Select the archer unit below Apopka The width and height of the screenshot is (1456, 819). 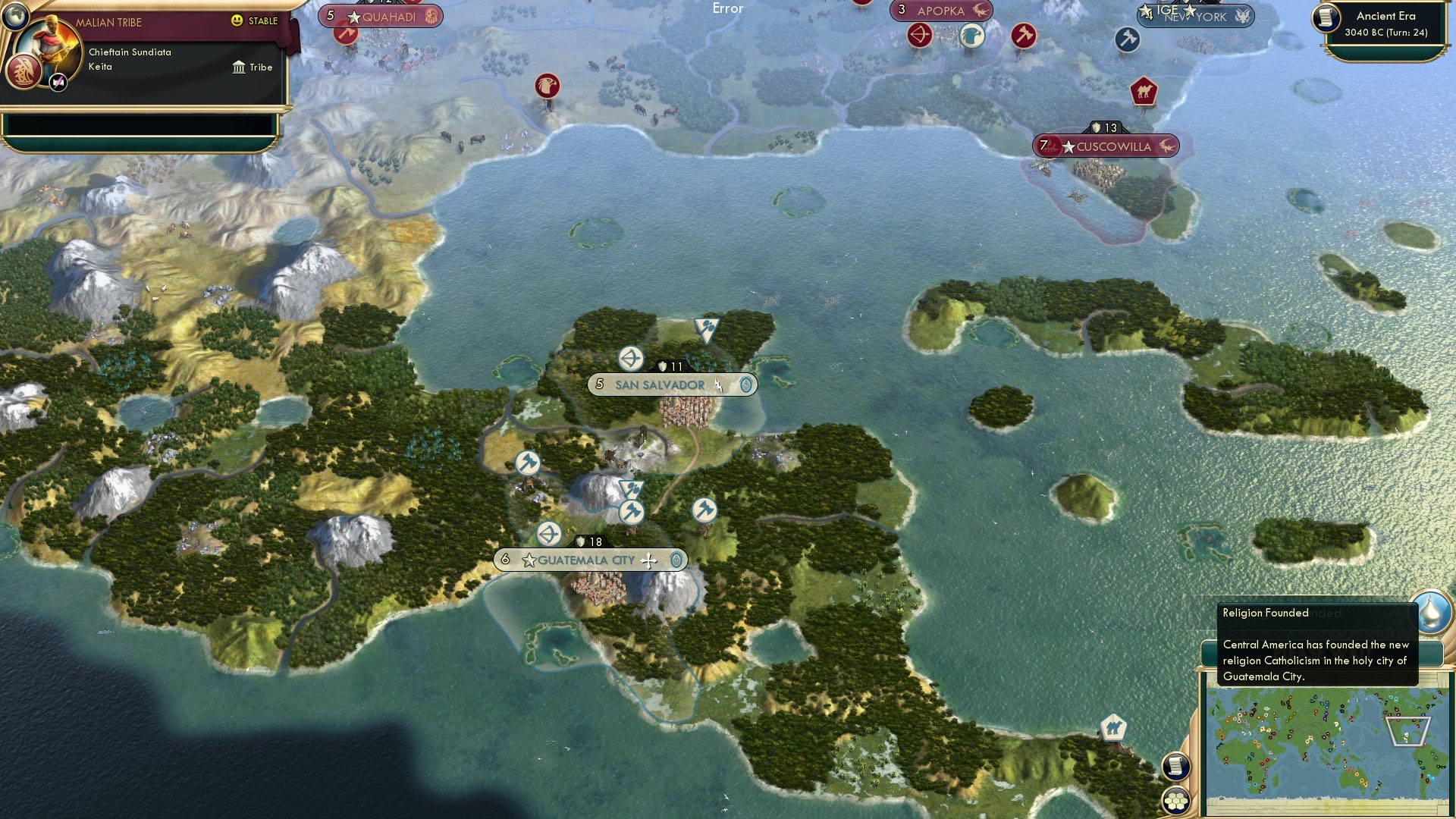[919, 34]
